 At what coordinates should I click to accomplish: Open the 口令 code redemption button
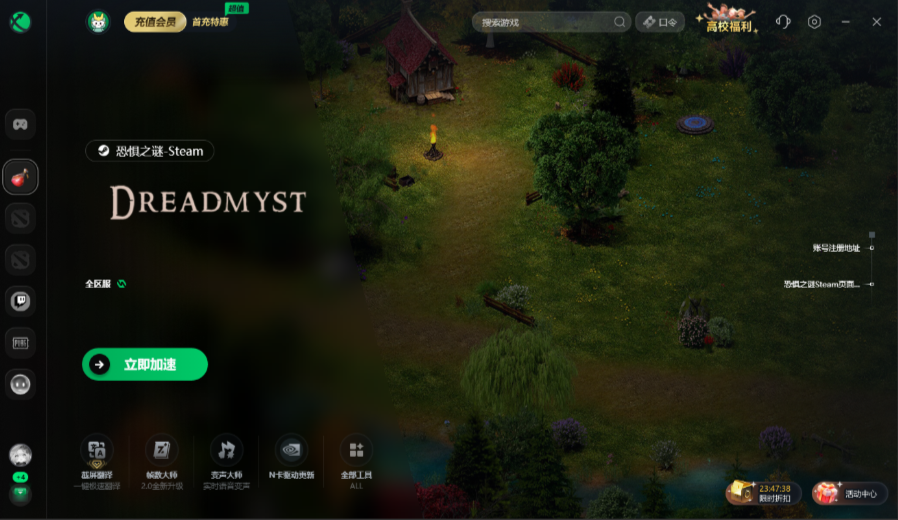pos(660,21)
